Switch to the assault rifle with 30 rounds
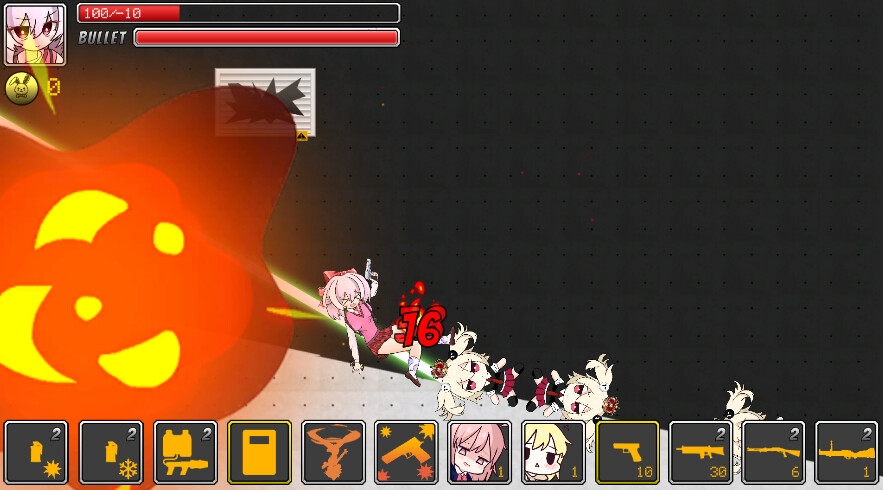883x490 pixels. click(701, 452)
